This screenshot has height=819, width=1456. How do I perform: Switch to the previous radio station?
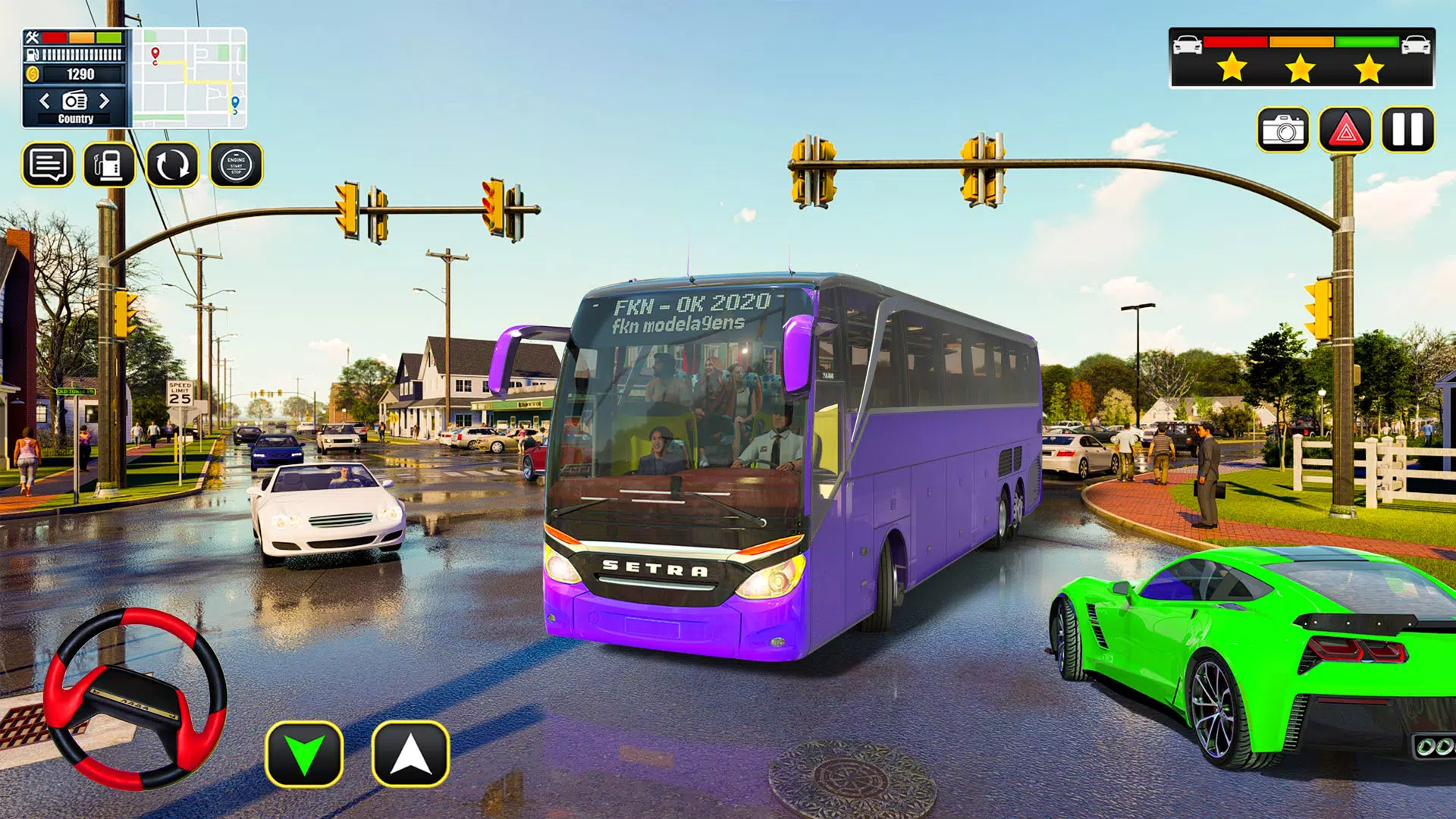(45, 101)
